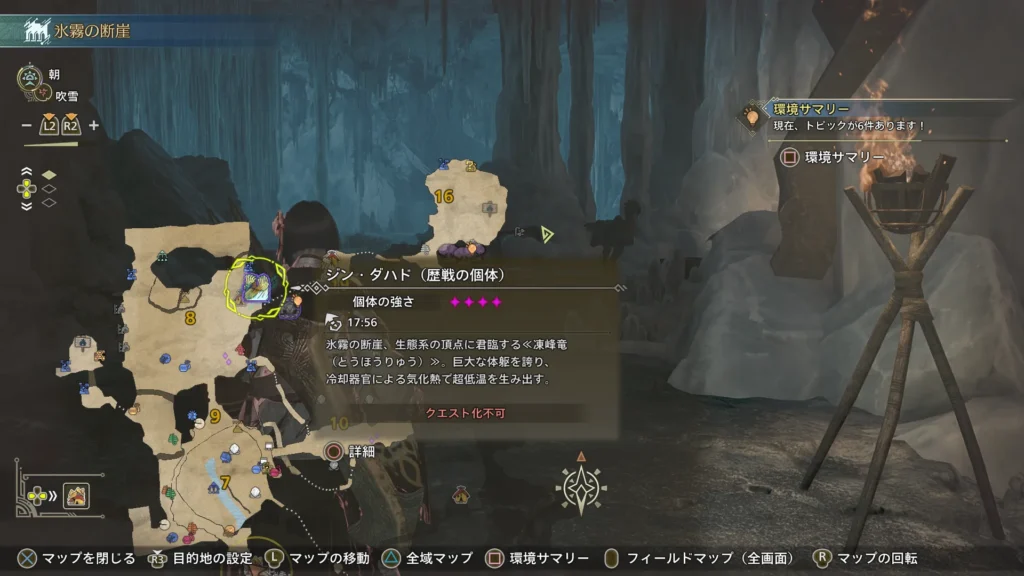Click the question mark marker in area 16
1024x576 pixels.
[x=471, y=166]
